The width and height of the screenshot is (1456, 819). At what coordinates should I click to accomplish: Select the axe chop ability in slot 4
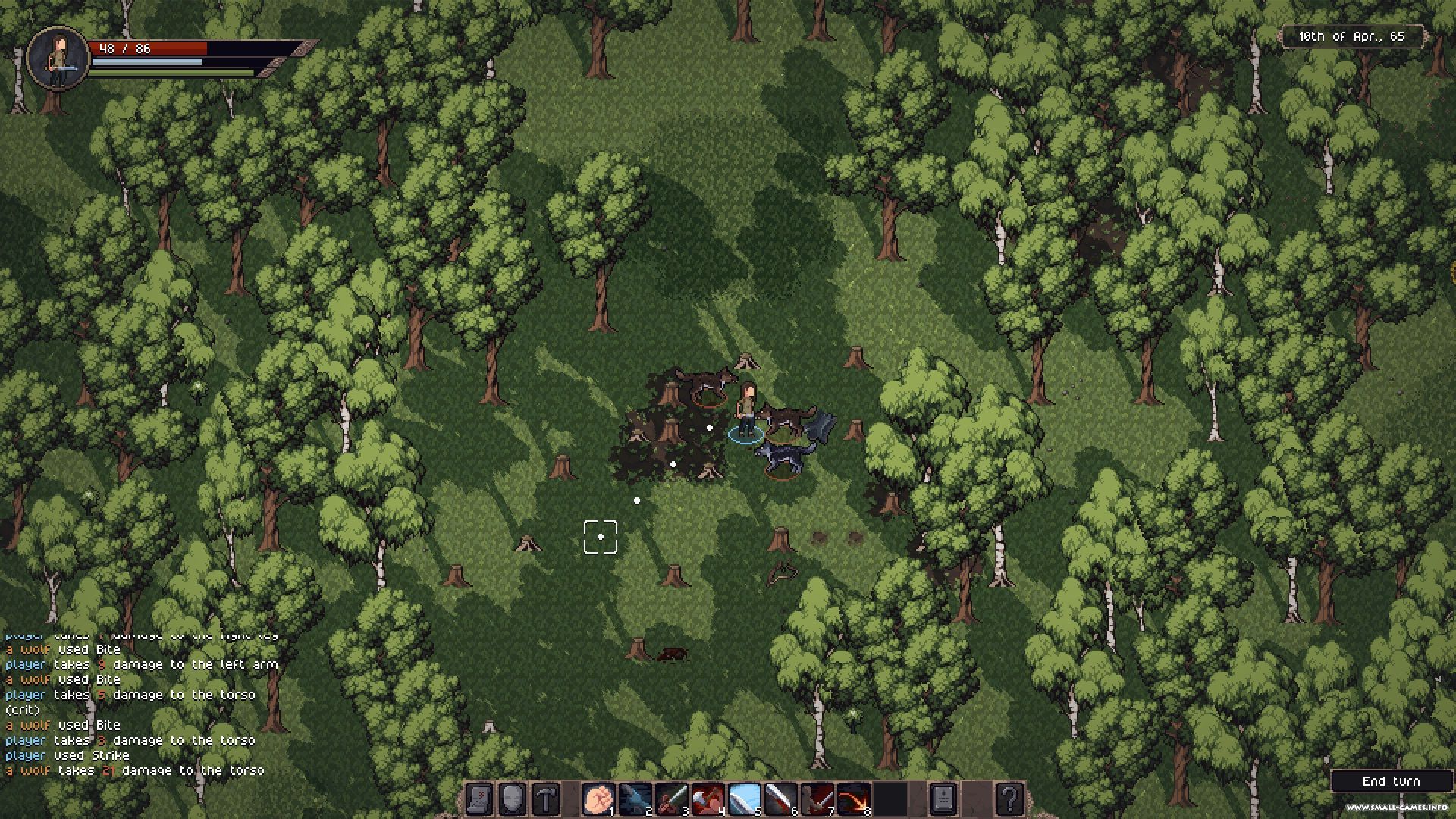pos(707,799)
